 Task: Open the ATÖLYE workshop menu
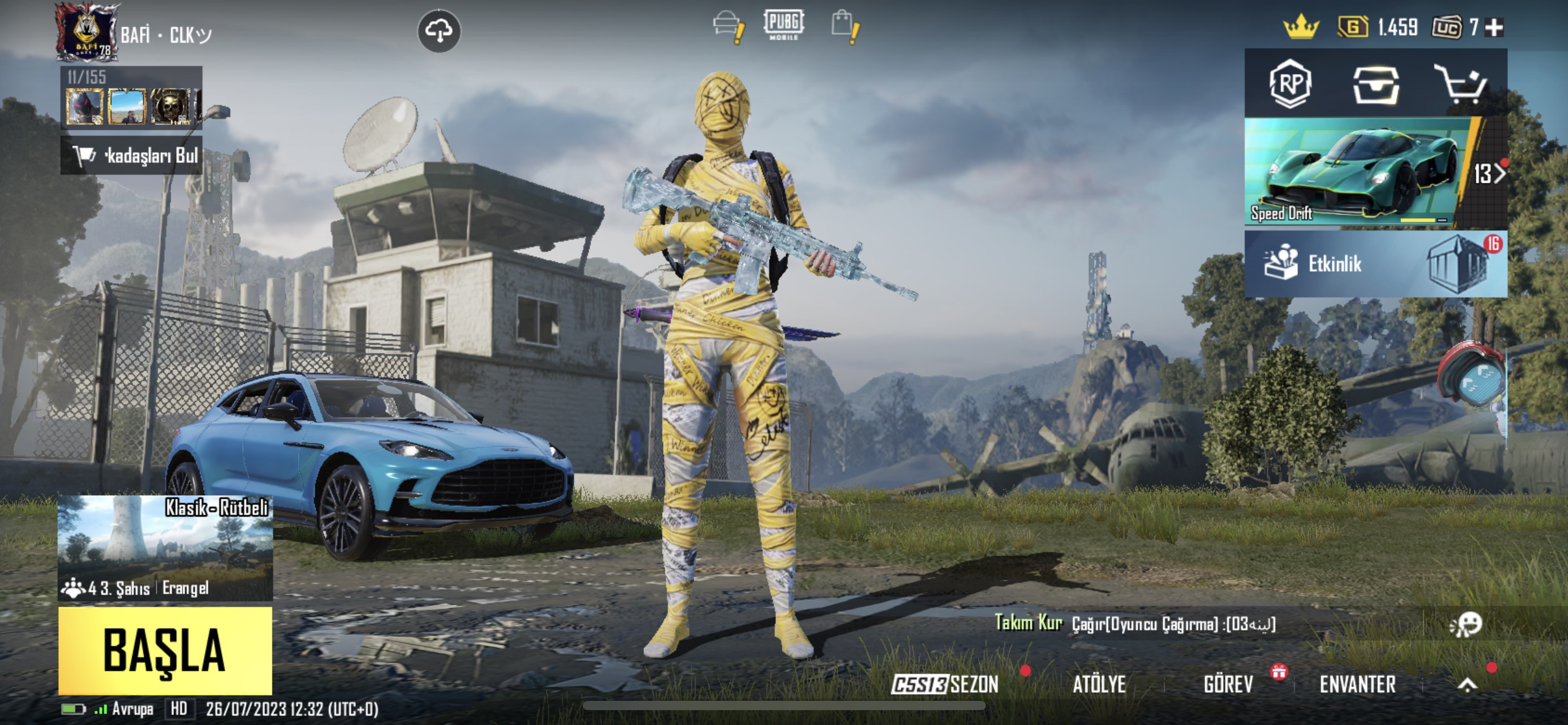click(x=1099, y=684)
